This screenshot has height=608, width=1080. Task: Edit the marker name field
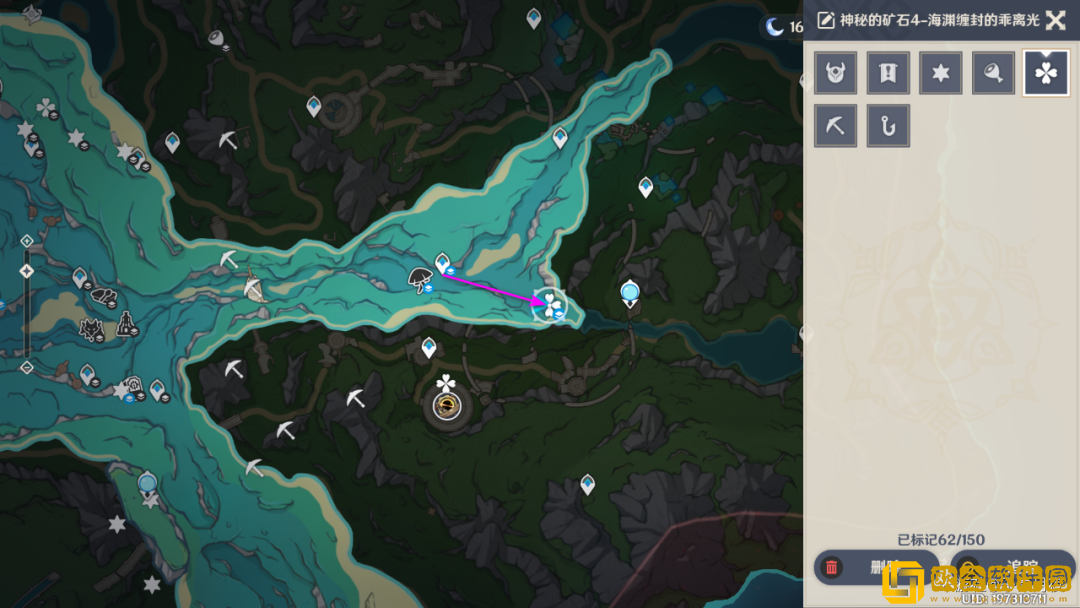[x=930, y=20]
